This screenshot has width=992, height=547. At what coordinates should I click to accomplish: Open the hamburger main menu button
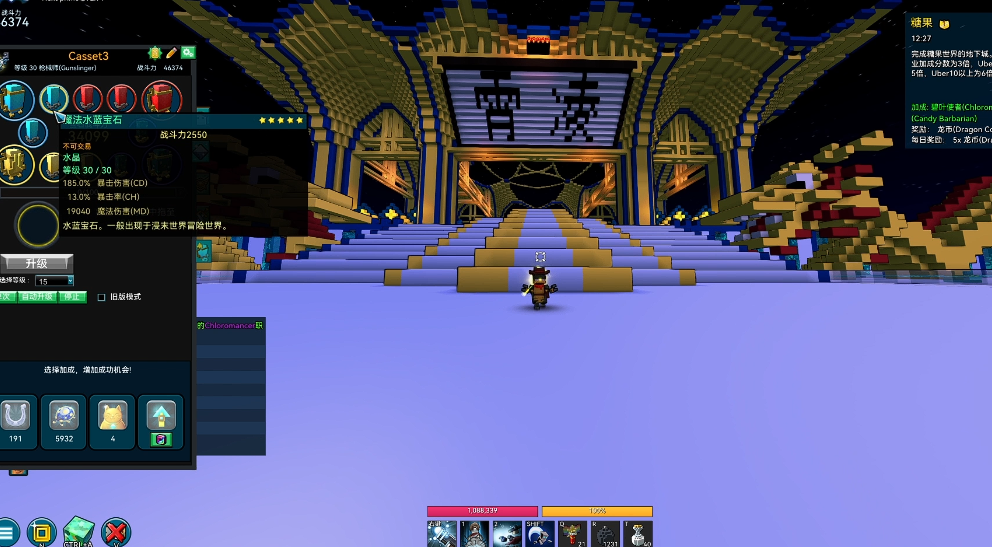8,533
